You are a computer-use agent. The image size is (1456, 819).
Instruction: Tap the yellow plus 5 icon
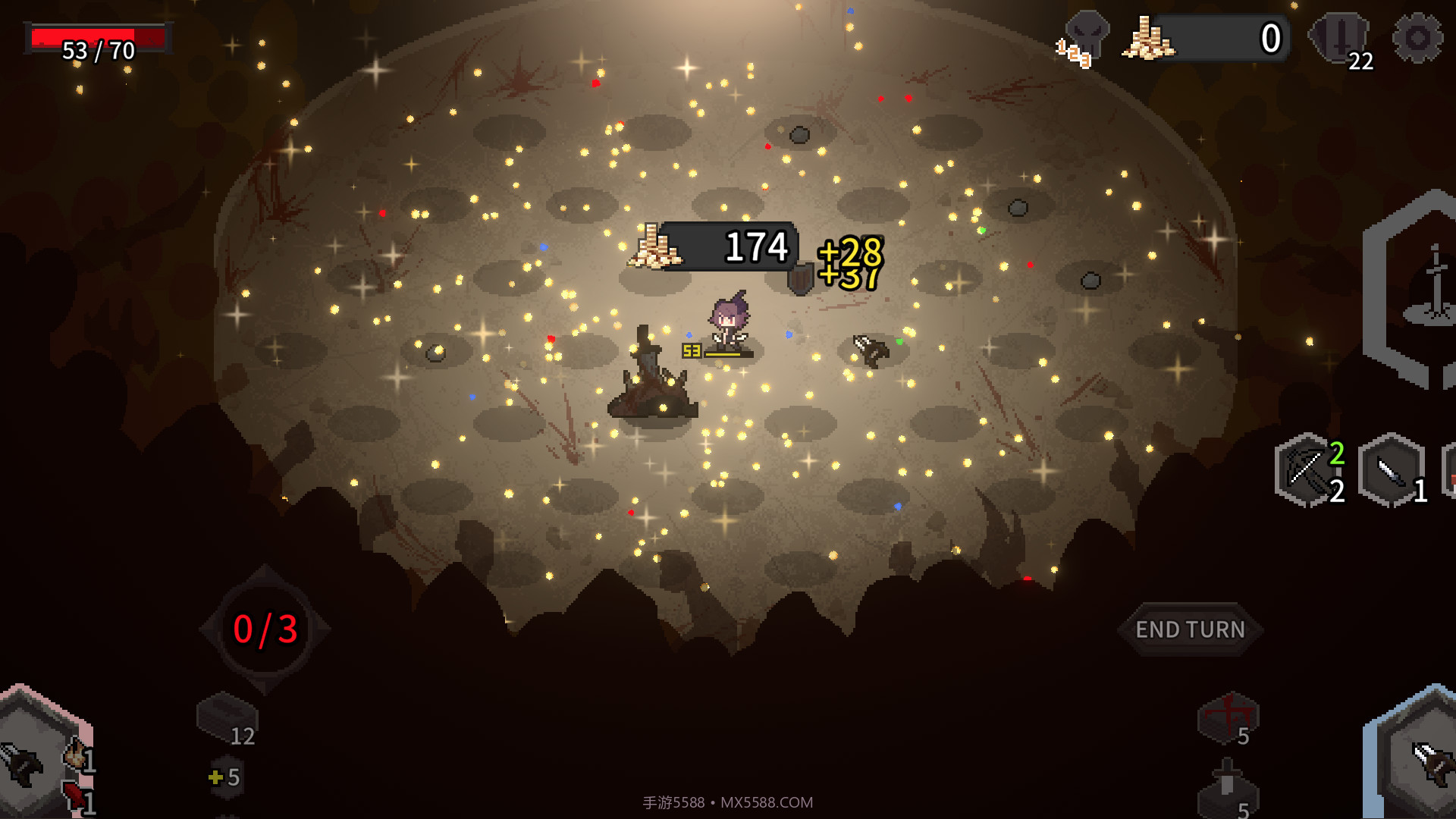[225, 777]
